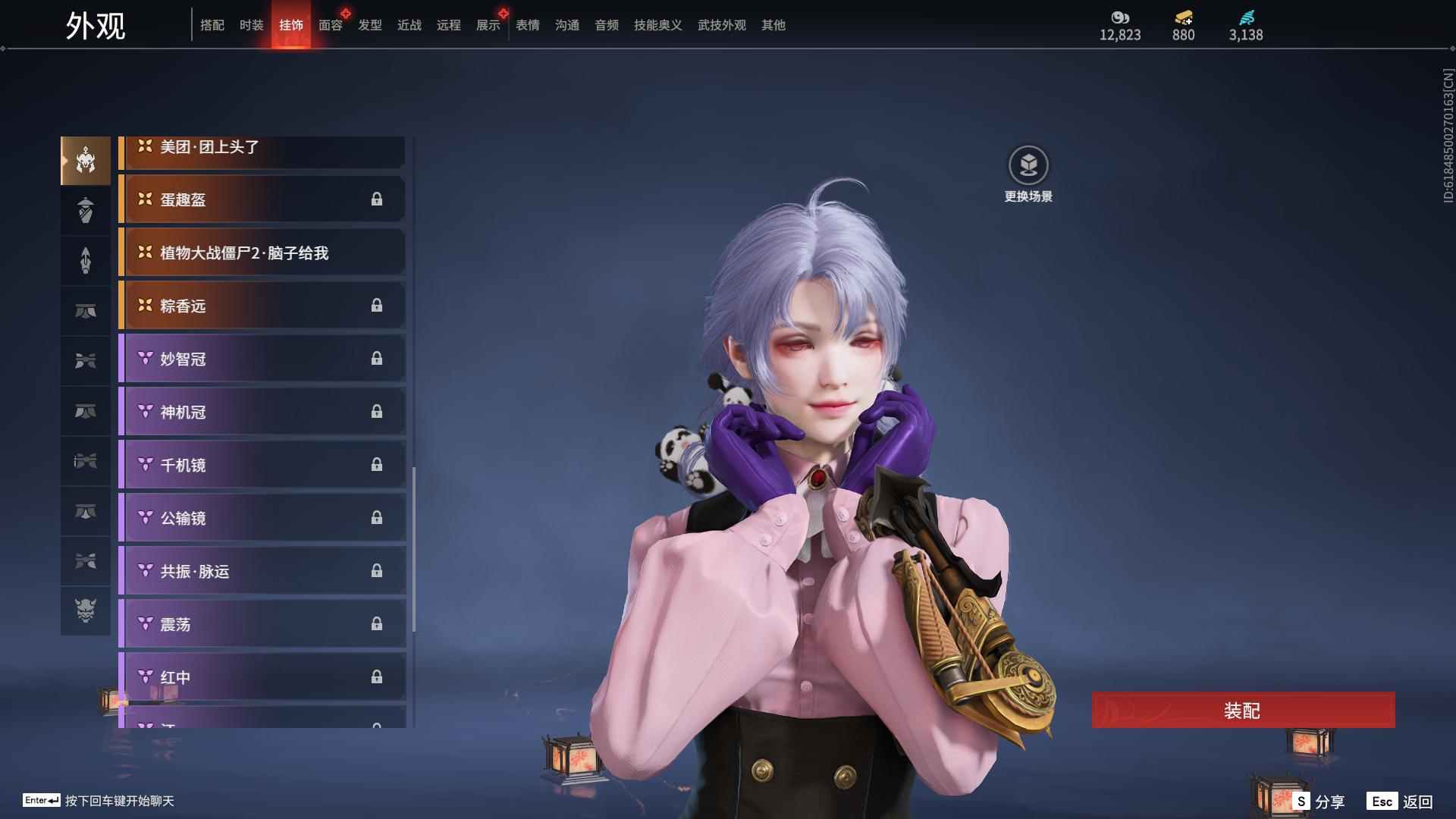Switch to the 近战 melee tab
This screenshot has height=819, width=1456.
(409, 25)
